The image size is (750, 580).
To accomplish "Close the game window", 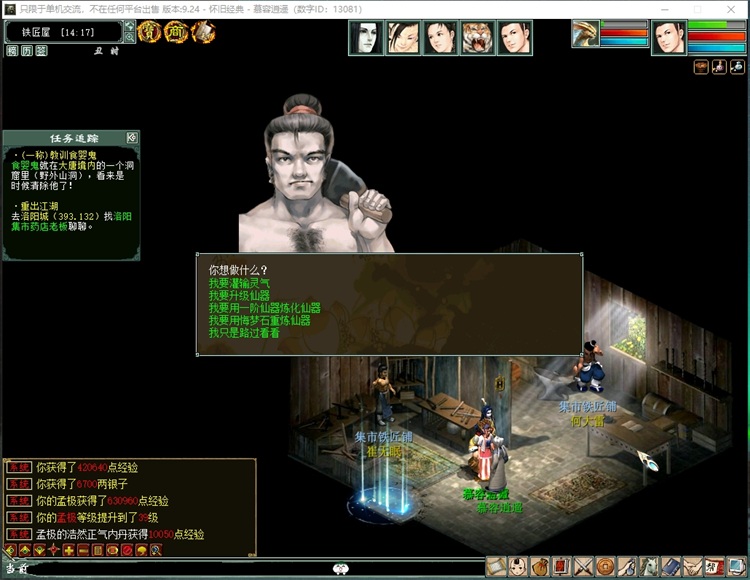I will [x=733, y=8].
